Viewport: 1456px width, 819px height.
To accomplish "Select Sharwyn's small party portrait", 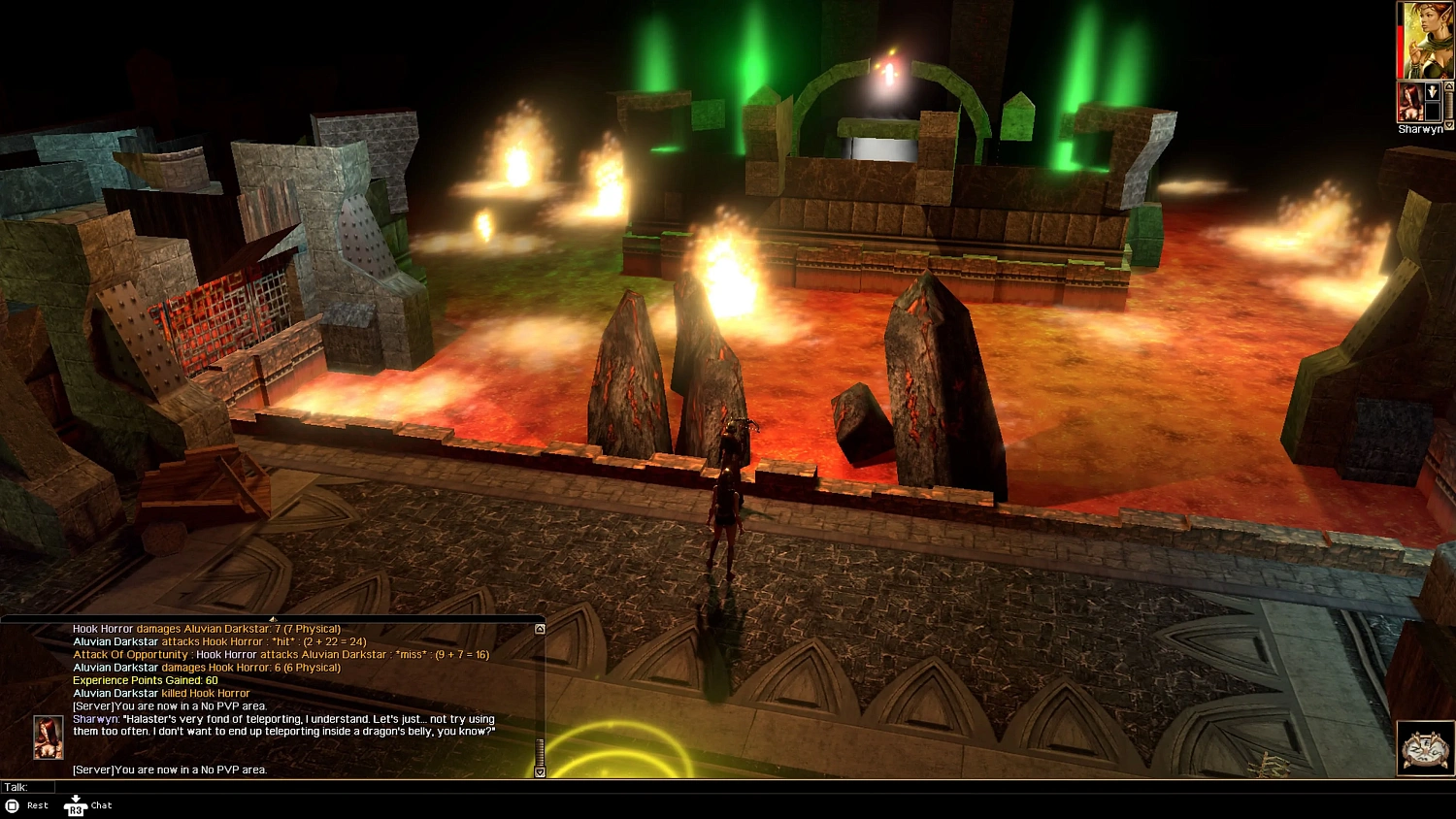I will click(x=1410, y=104).
